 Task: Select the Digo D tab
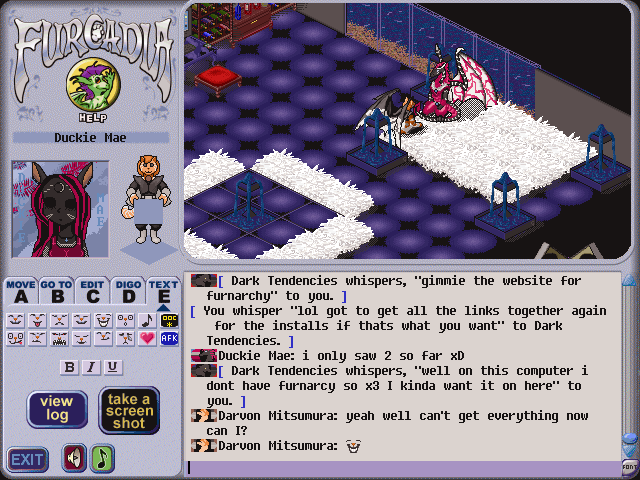[x=128, y=292]
